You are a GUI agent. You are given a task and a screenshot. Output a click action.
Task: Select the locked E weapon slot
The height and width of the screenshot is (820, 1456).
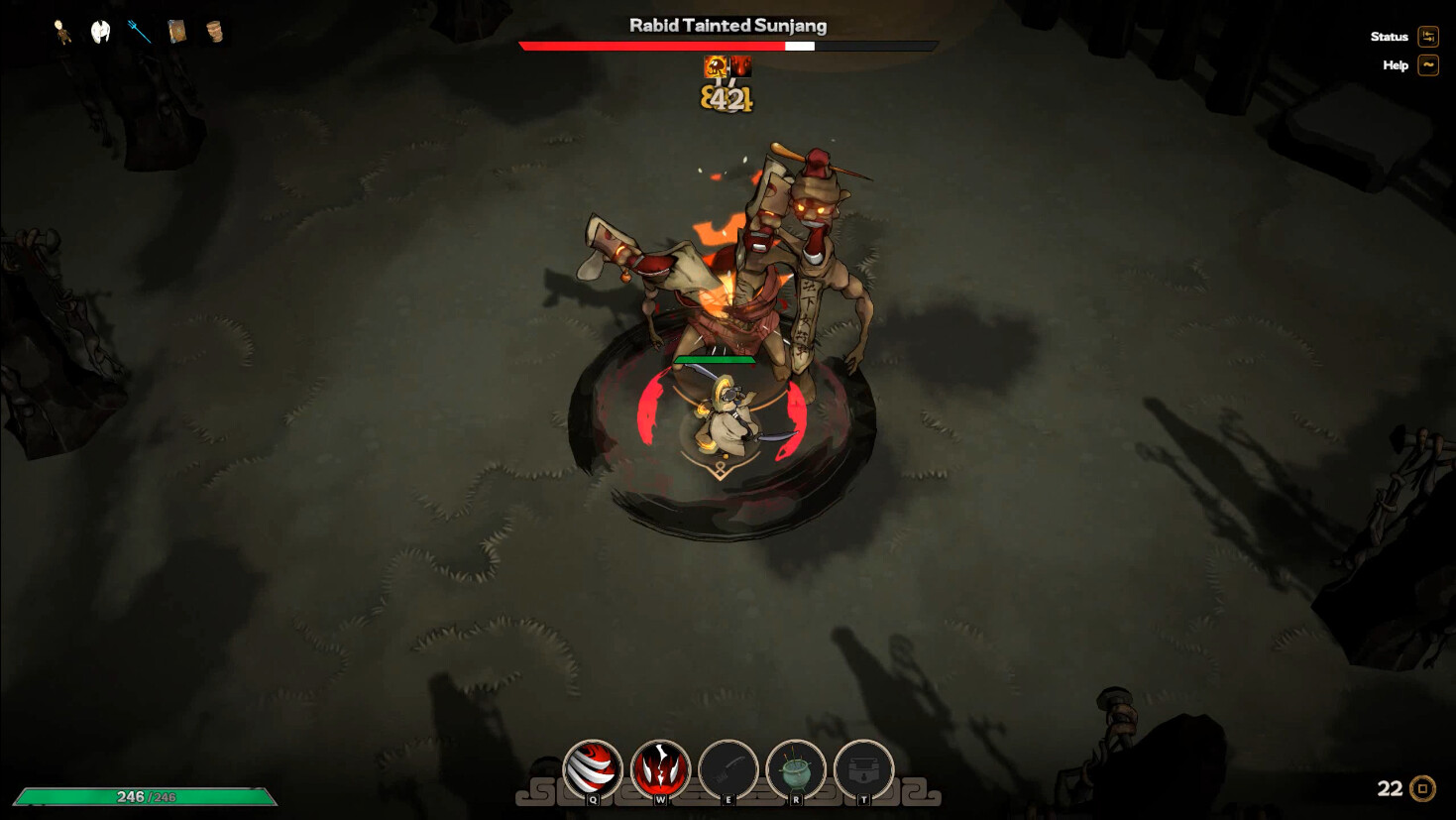click(729, 770)
